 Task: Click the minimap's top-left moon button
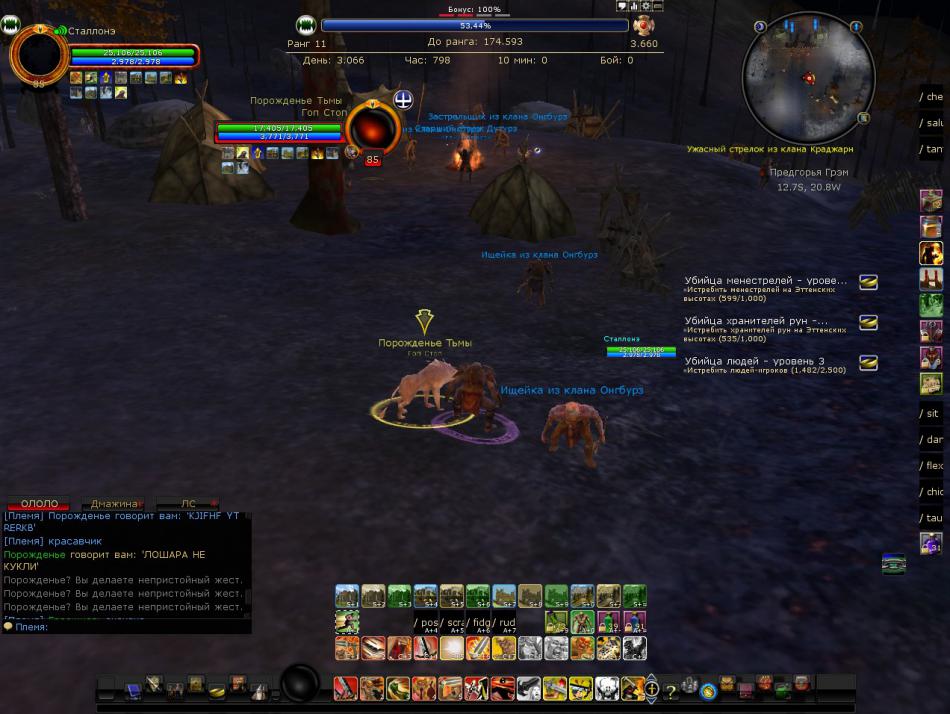[x=760, y=27]
